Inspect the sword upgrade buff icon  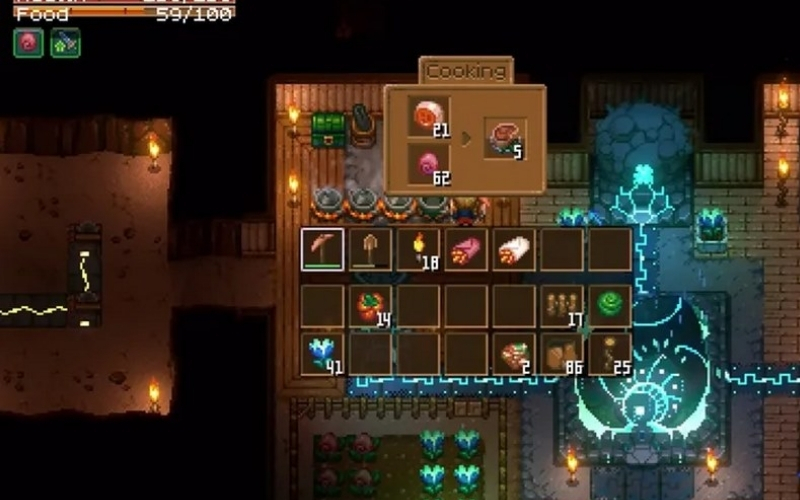click(x=65, y=43)
